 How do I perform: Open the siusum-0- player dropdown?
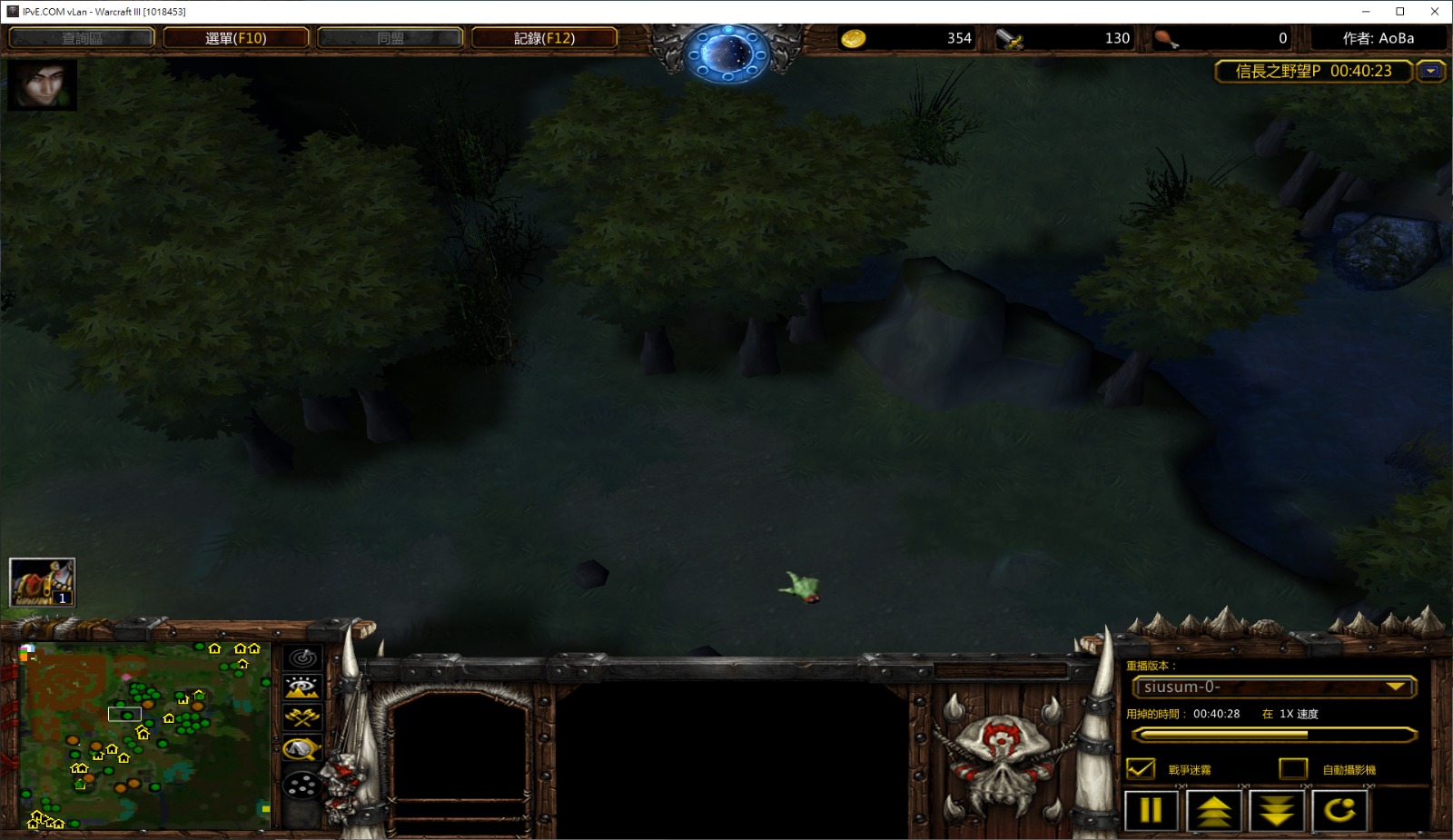coord(1273,687)
